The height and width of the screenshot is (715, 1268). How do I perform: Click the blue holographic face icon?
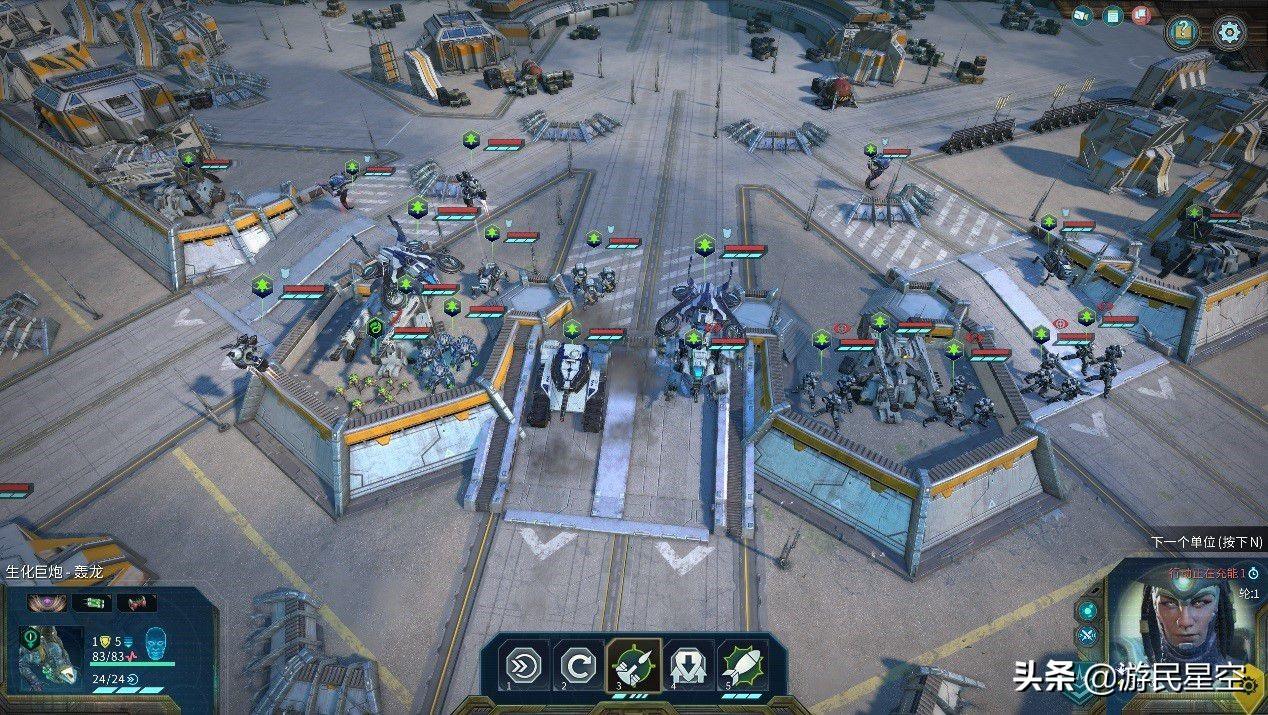click(155, 640)
